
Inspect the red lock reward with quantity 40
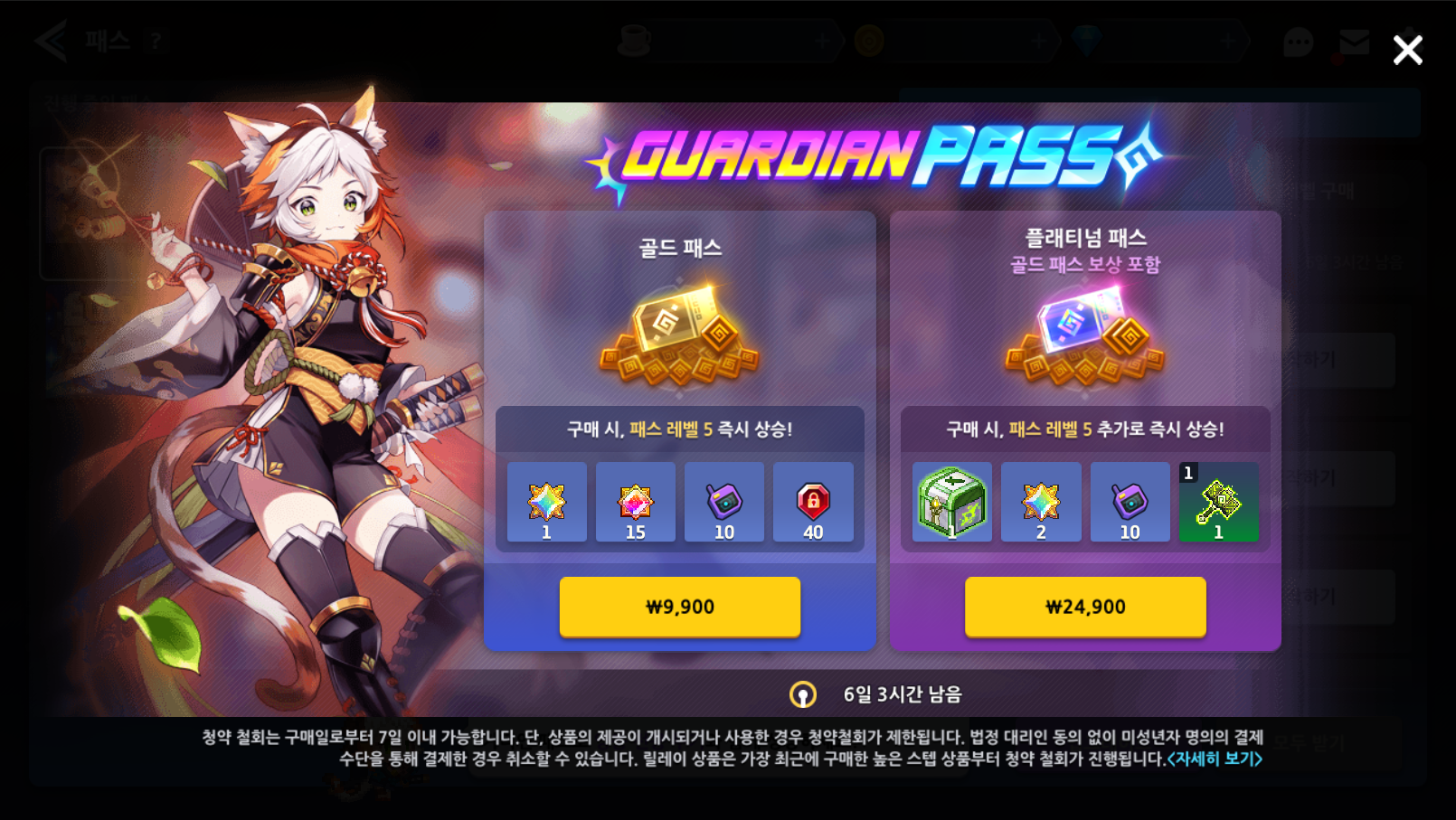[x=813, y=502]
